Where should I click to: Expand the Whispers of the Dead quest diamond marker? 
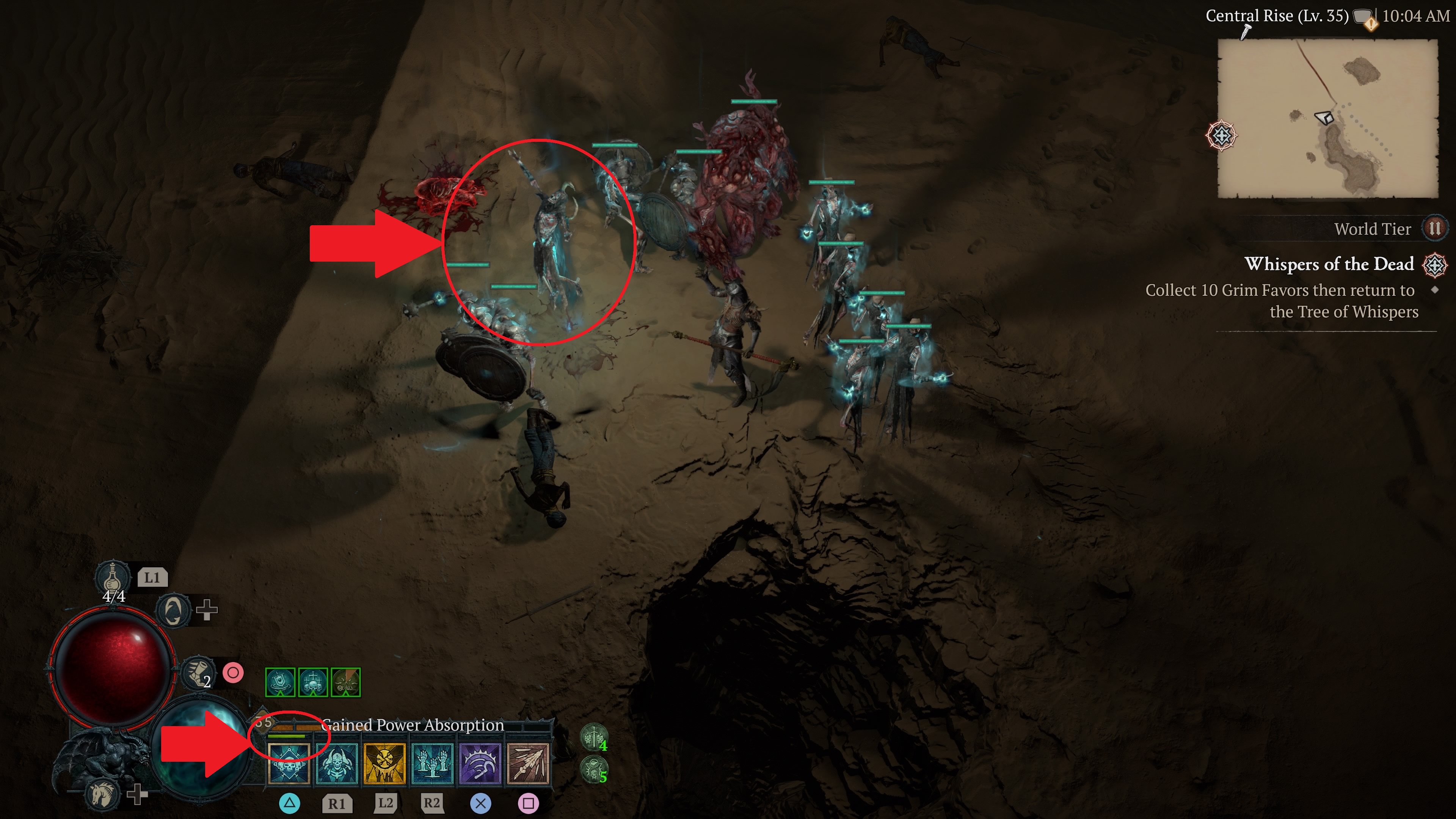coord(1435,289)
